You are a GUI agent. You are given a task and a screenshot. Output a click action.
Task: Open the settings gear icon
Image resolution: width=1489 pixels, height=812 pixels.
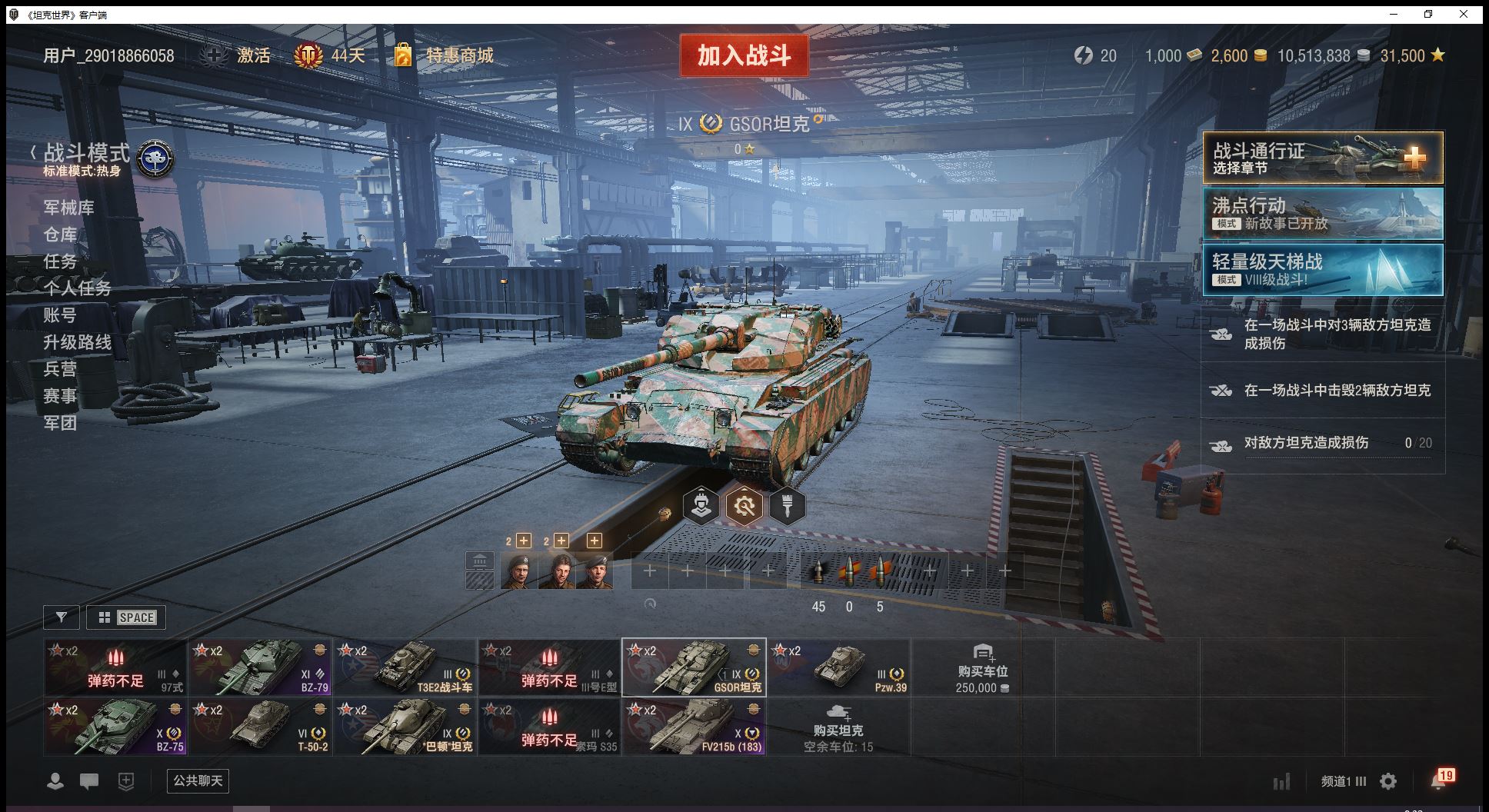1388,782
